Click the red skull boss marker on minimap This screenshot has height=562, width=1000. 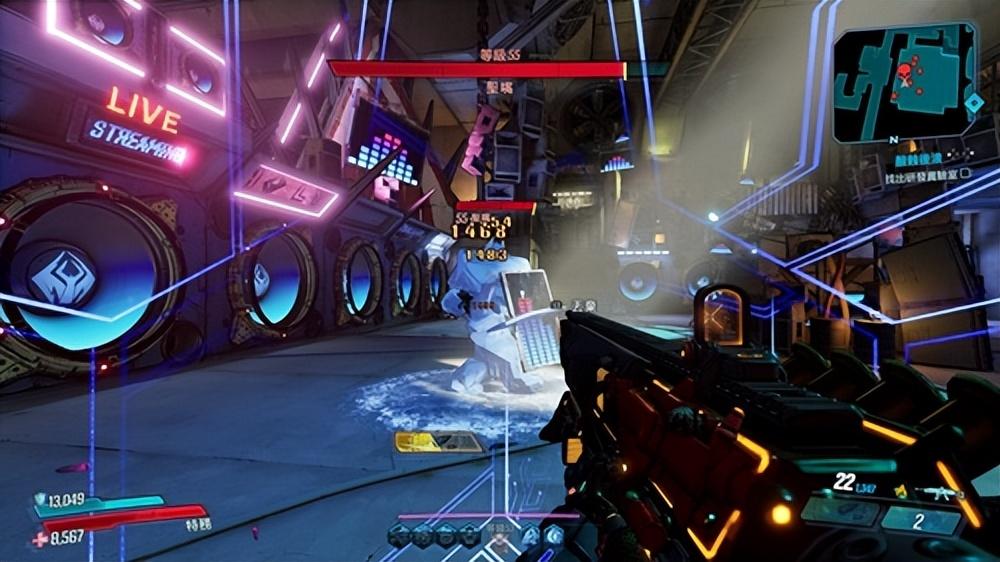click(904, 73)
